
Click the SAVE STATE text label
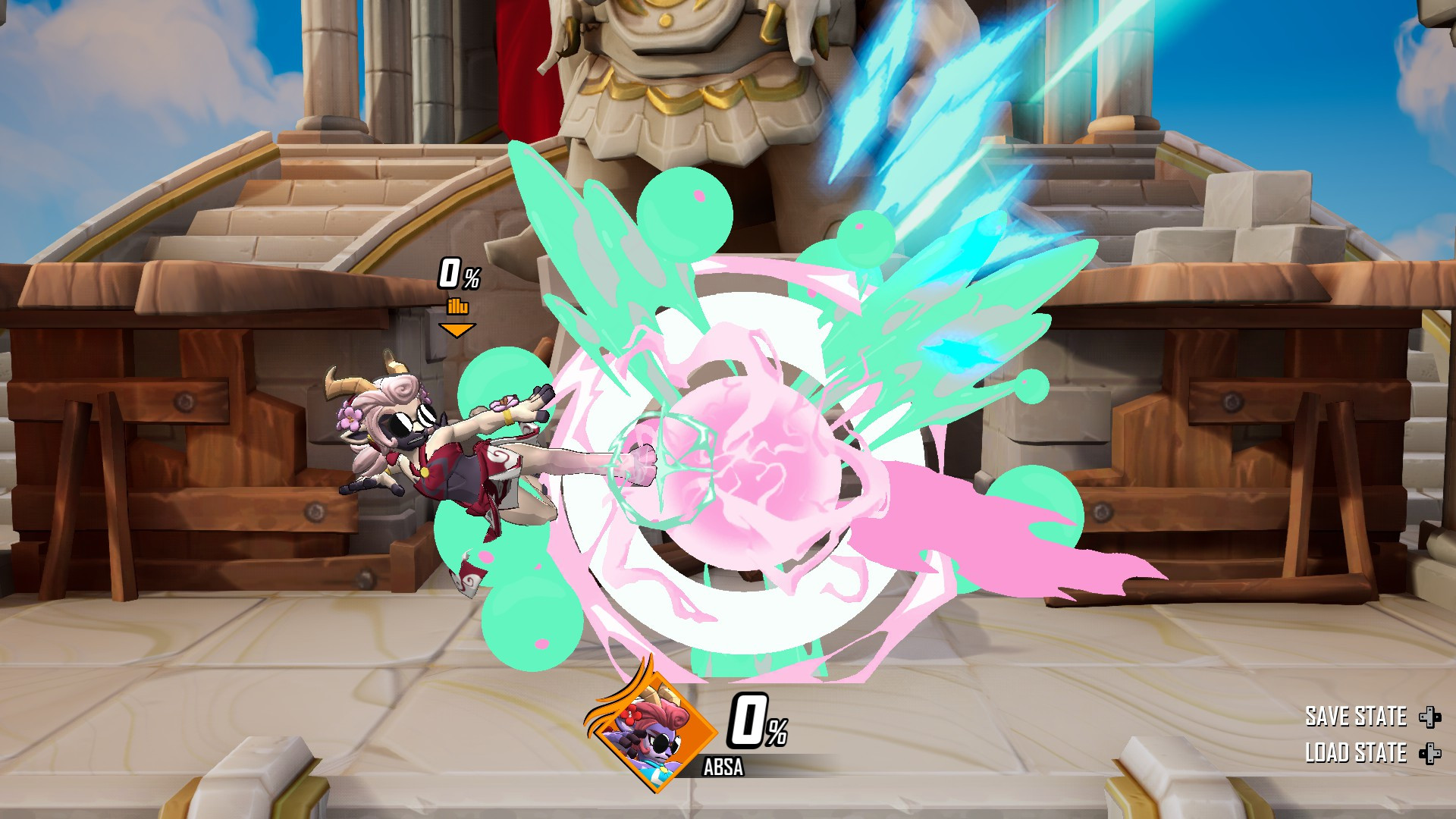tap(1357, 716)
